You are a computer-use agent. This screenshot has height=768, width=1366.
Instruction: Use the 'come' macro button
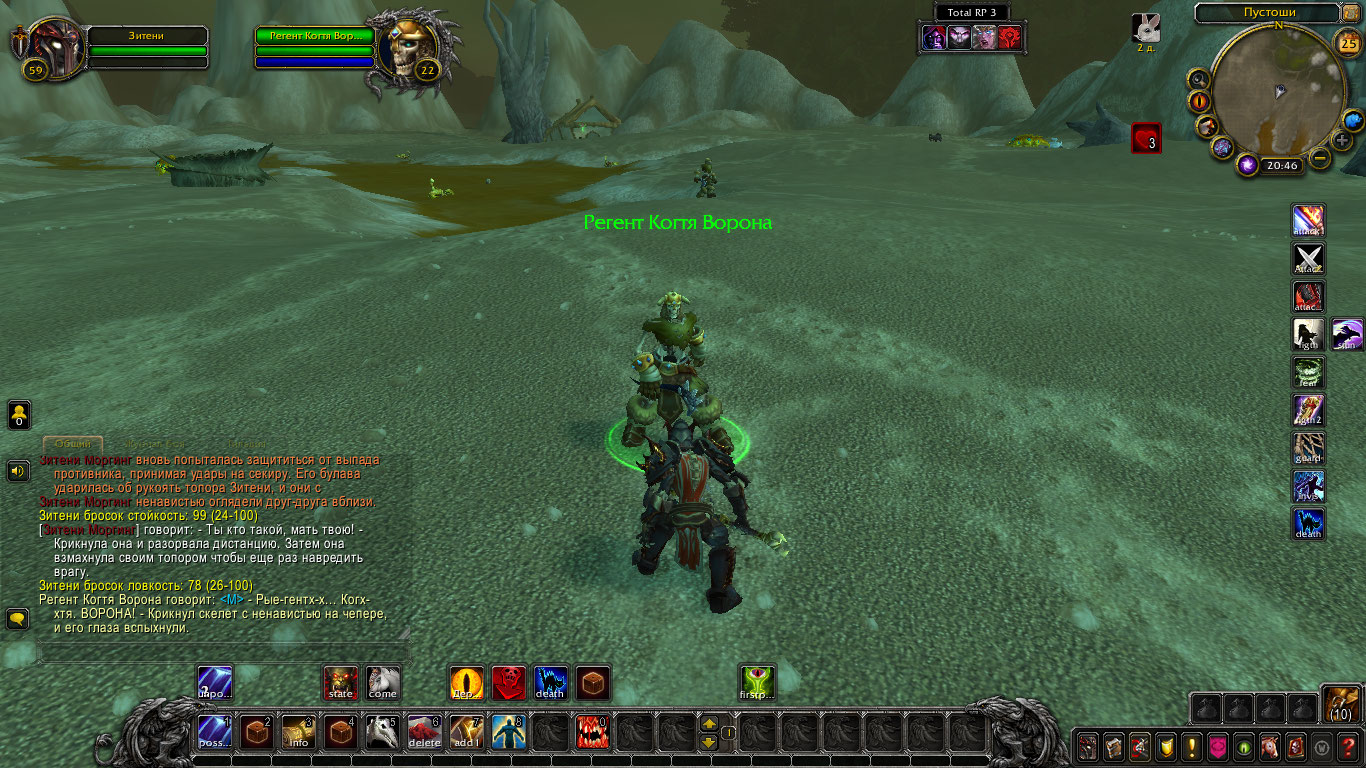(x=383, y=683)
